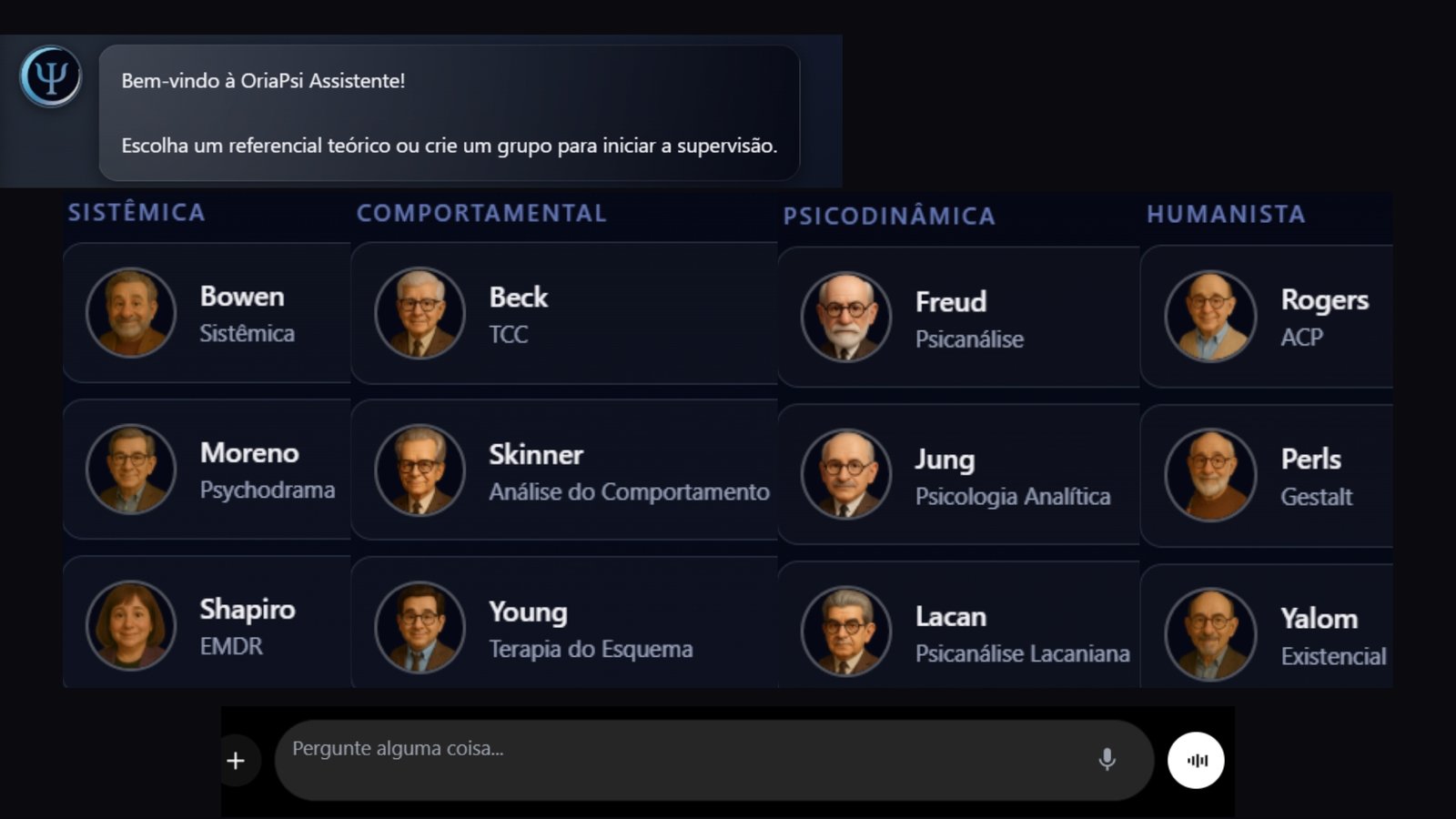The height and width of the screenshot is (819, 1456).
Task: Click the voice waveform button
Action: pos(1197,760)
